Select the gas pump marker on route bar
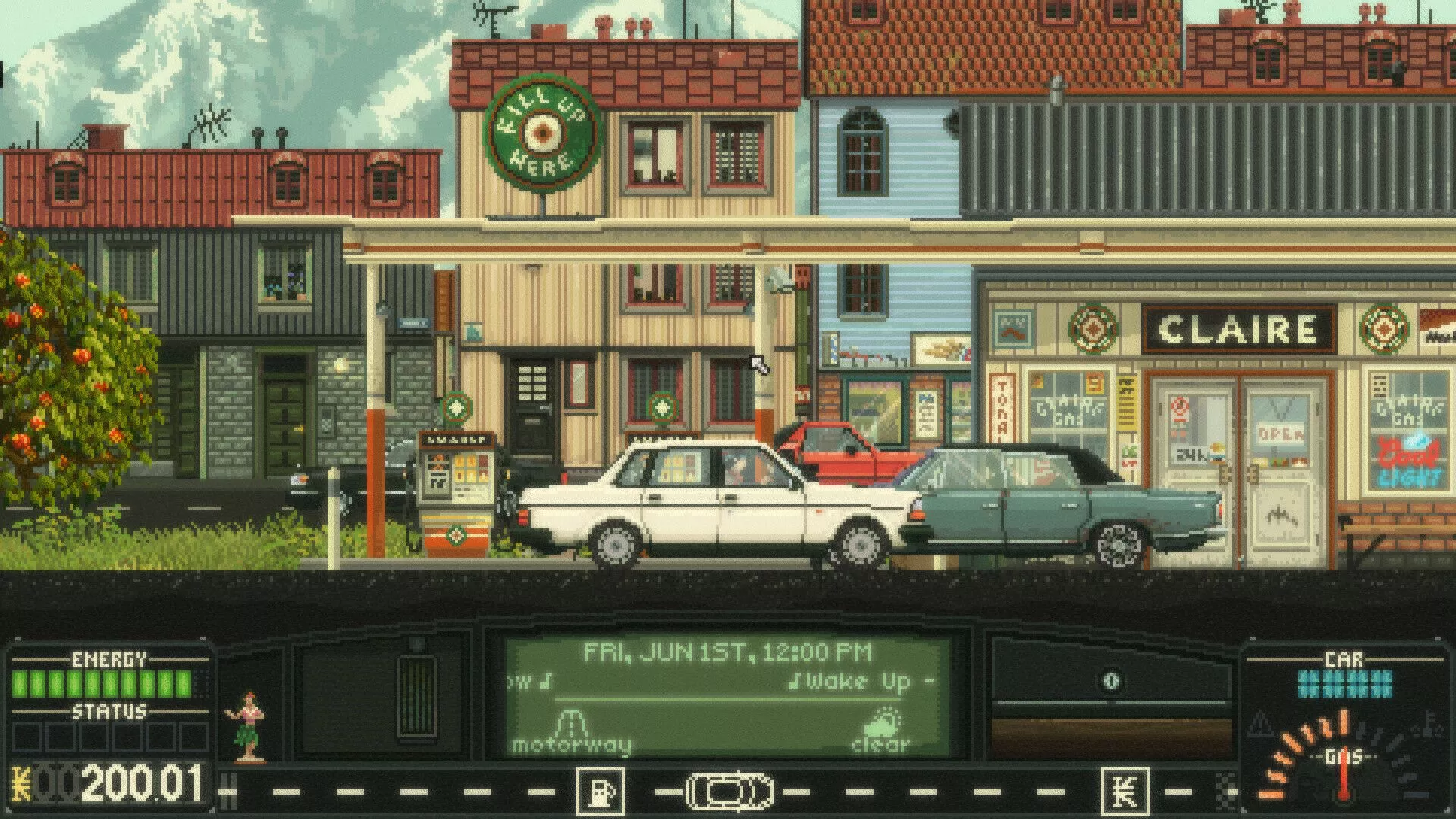The width and height of the screenshot is (1456, 819). [x=601, y=792]
